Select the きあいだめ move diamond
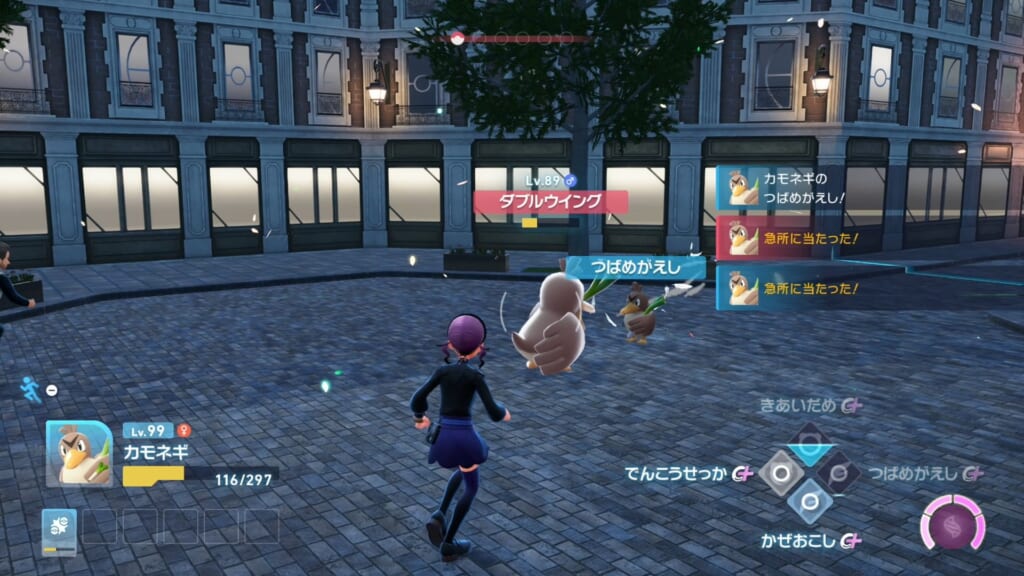 [x=810, y=441]
